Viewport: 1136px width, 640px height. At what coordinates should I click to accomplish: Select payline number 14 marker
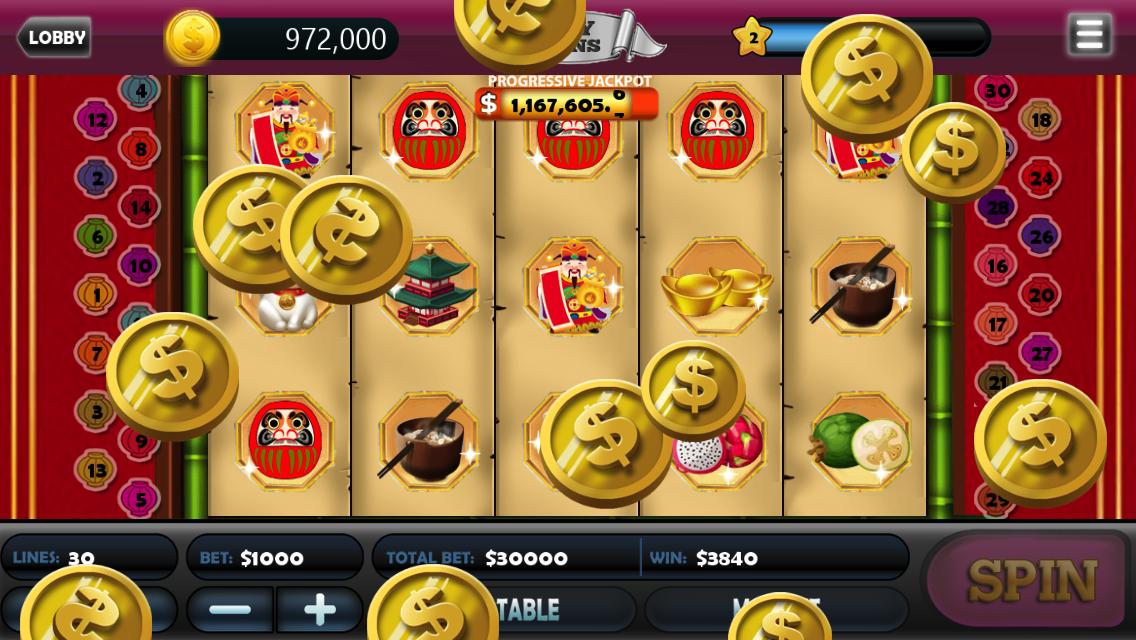point(140,208)
